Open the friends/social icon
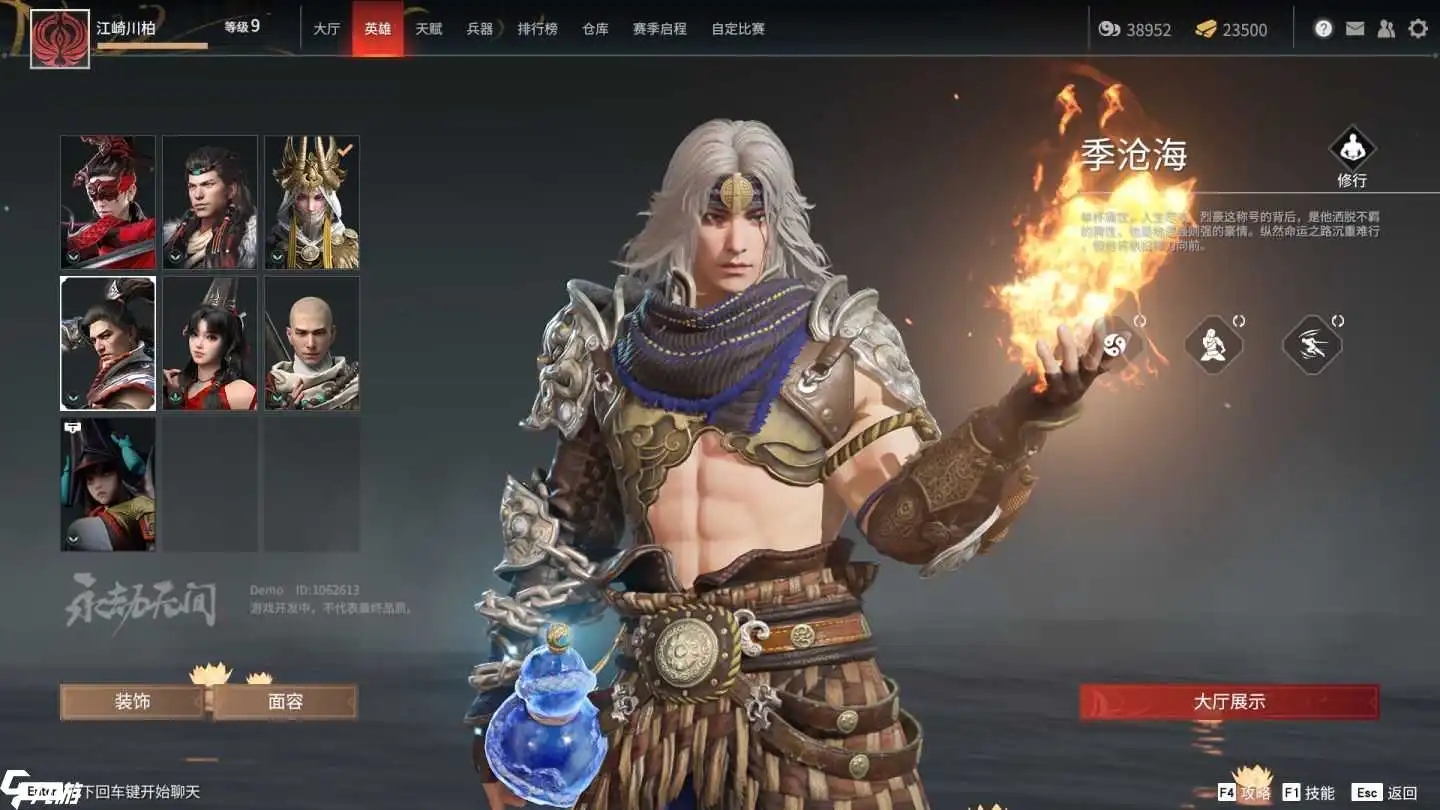The width and height of the screenshot is (1440, 810). [x=1387, y=28]
